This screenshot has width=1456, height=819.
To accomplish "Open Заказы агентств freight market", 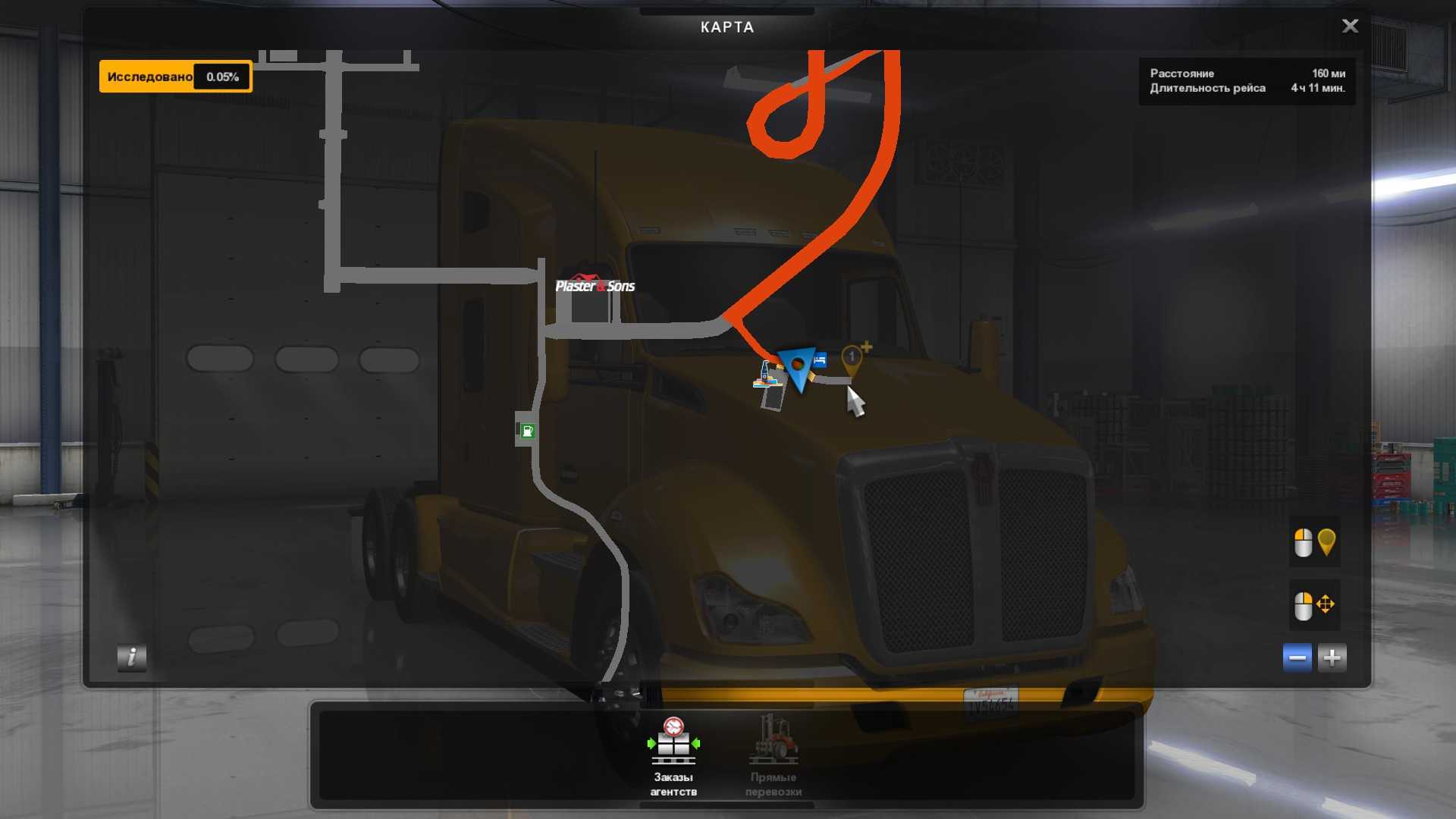I will [673, 755].
